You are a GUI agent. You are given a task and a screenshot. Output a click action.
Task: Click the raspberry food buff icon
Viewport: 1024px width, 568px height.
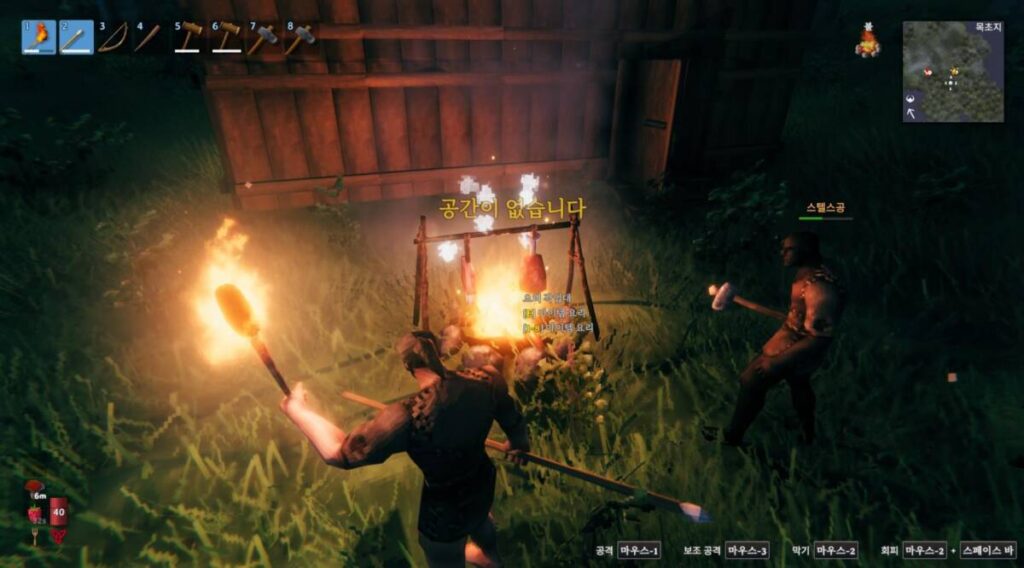click(35, 513)
